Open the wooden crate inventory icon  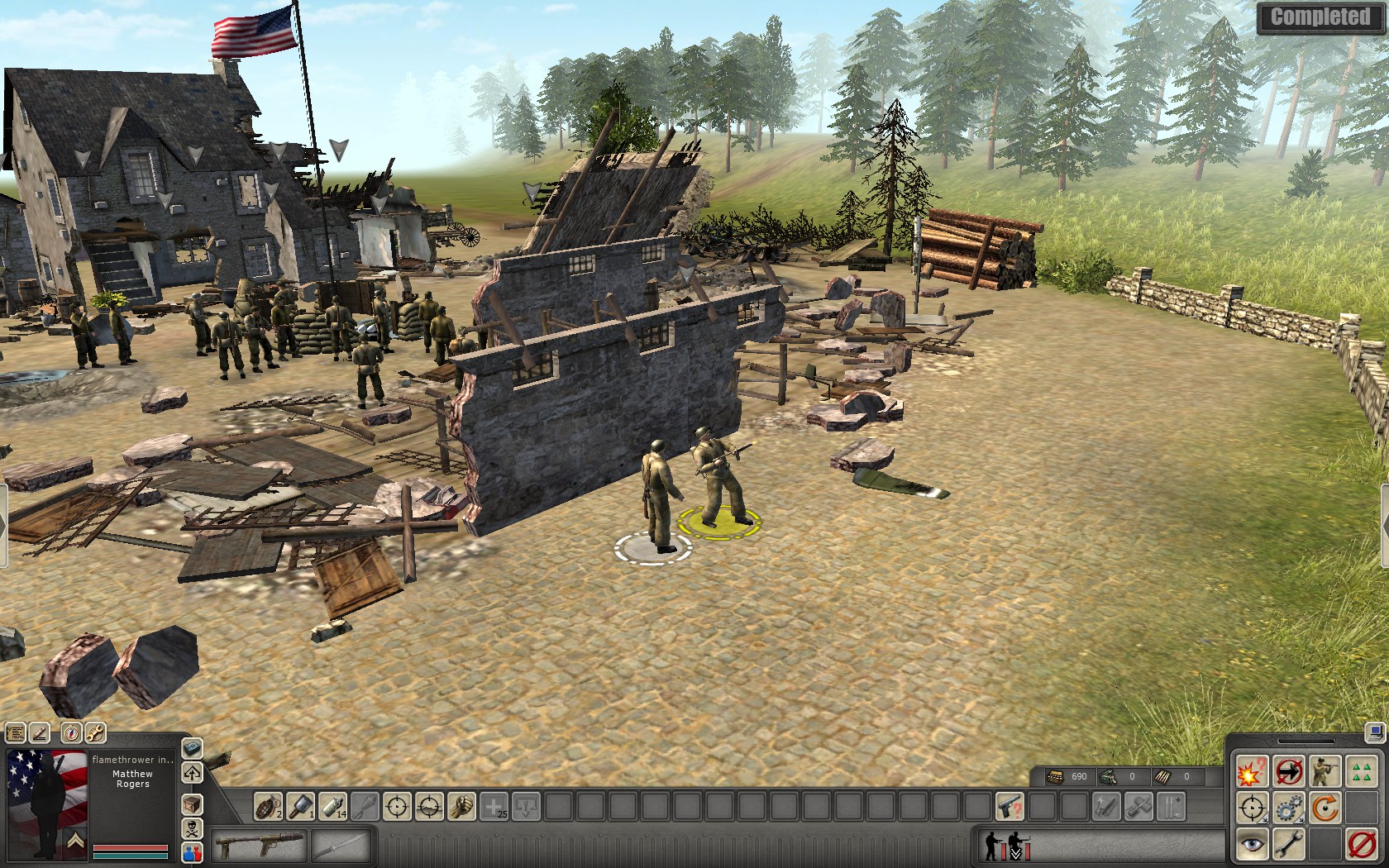point(192,804)
